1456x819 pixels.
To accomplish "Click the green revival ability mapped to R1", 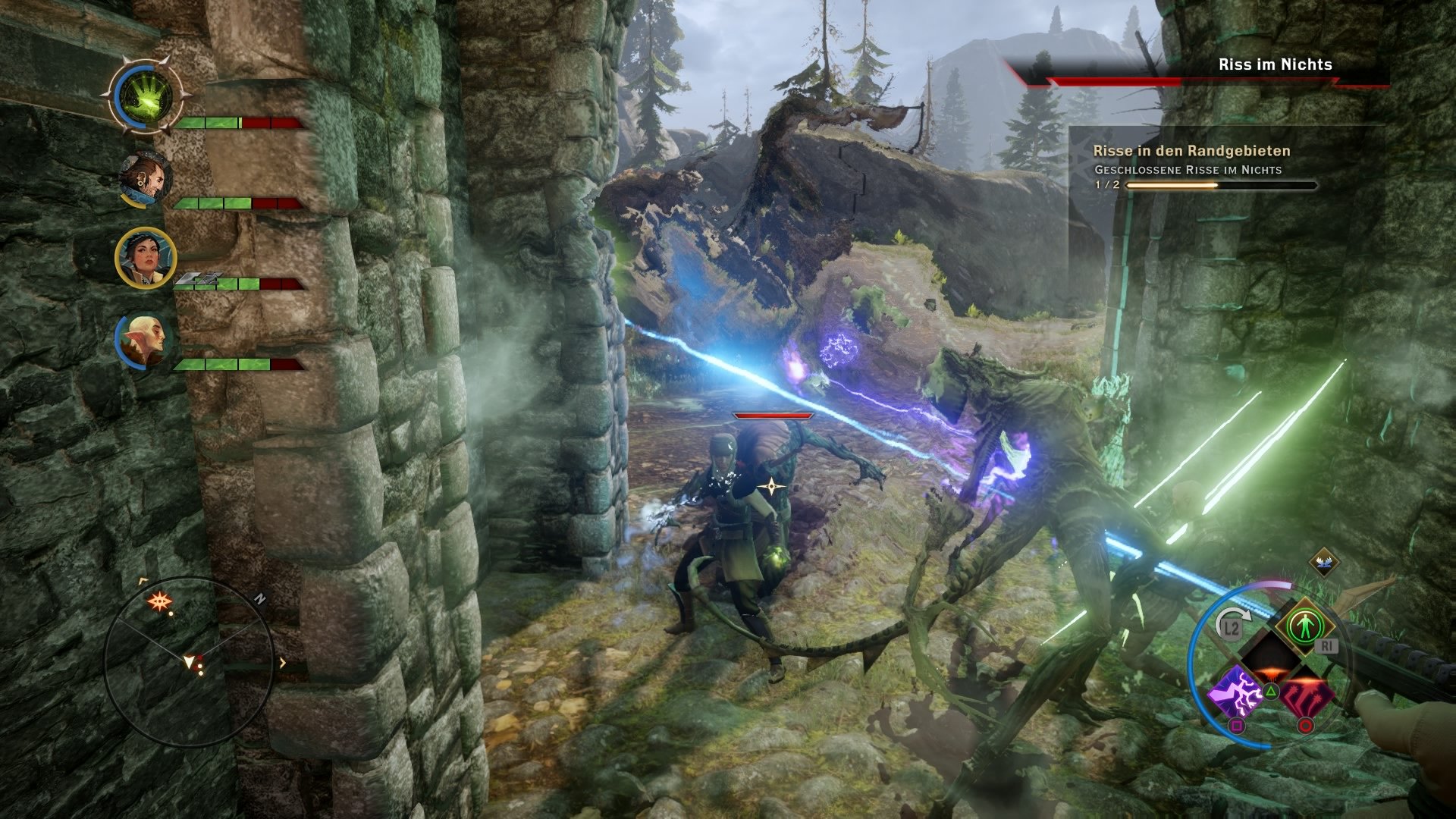I will coord(1307,624).
